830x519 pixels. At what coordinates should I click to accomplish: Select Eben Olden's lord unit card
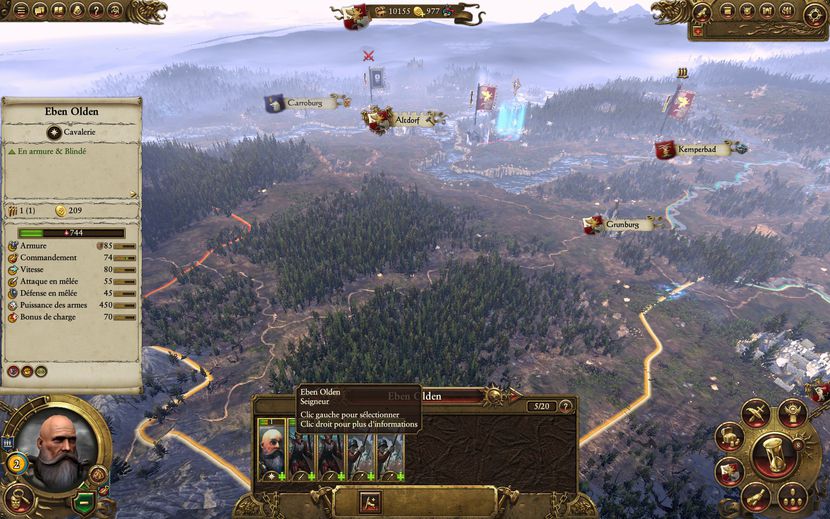tap(272, 452)
